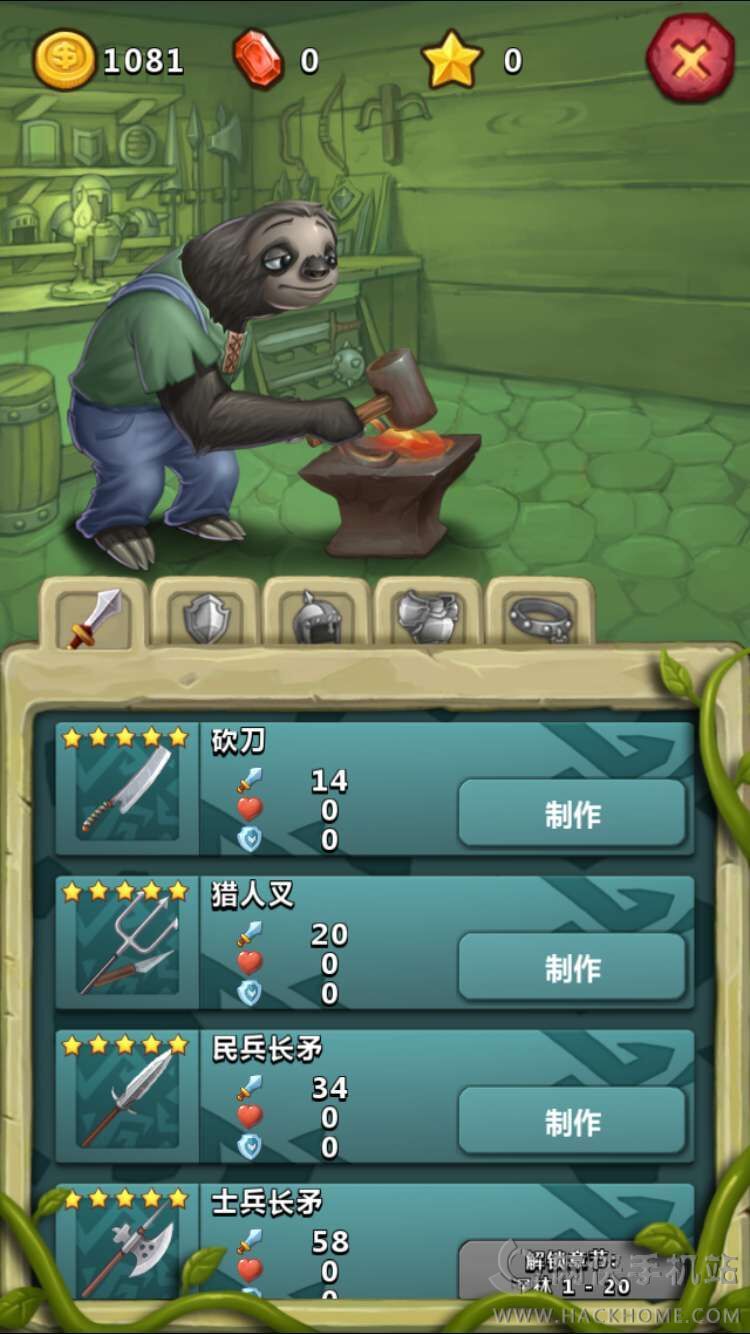Image resolution: width=750 pixels, height=1334 pixels.
Task: Craft the 猎人叉 with its 制作 button
Action: click(572, 967)
